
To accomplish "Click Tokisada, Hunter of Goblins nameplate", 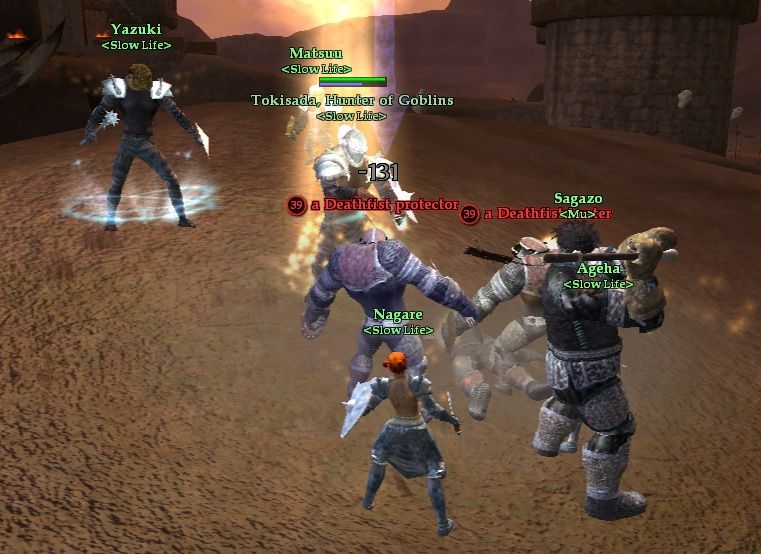I will click(352, 100).
